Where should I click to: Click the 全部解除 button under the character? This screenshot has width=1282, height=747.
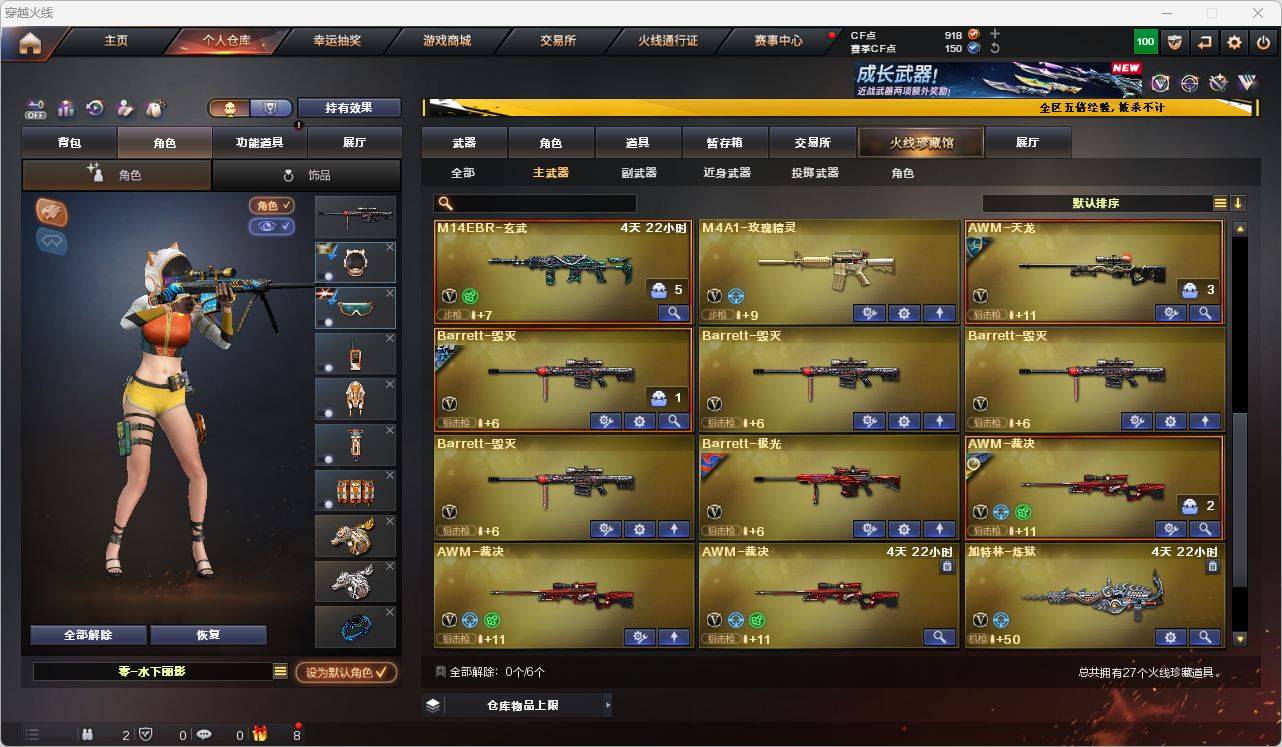point(87,634)
